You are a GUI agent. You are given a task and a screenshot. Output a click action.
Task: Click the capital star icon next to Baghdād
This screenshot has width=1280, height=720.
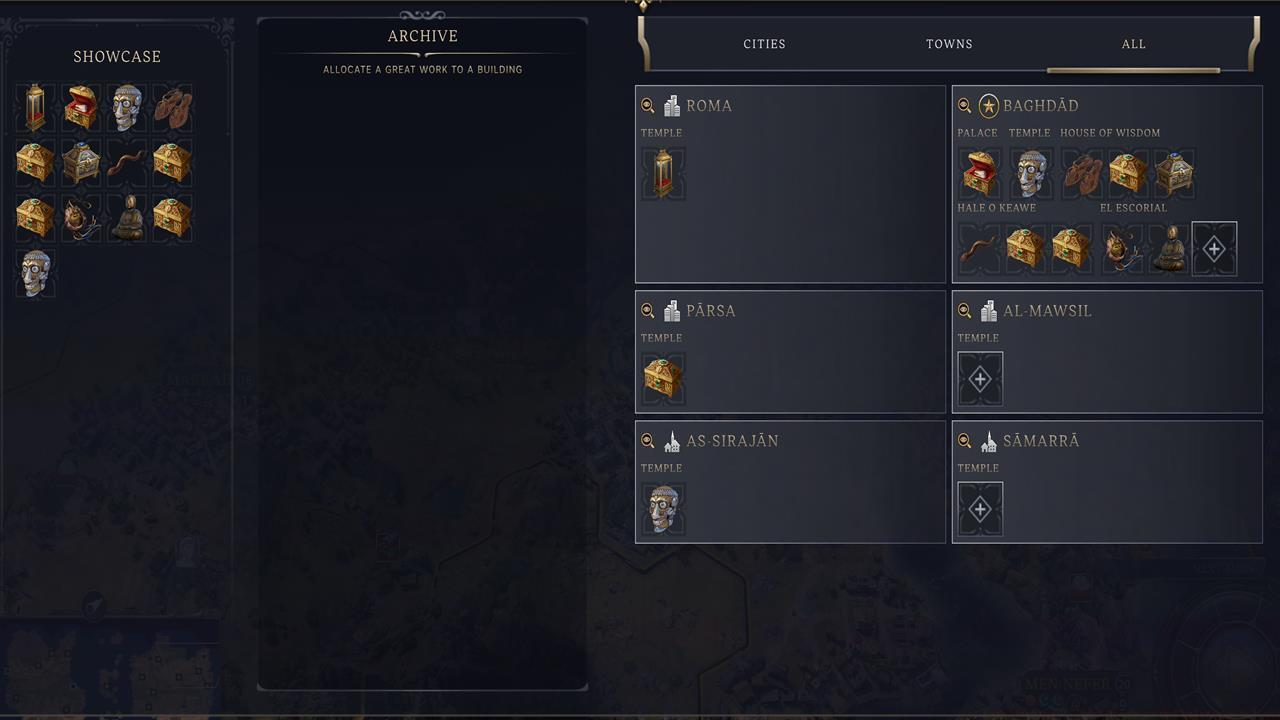[988, 105]
